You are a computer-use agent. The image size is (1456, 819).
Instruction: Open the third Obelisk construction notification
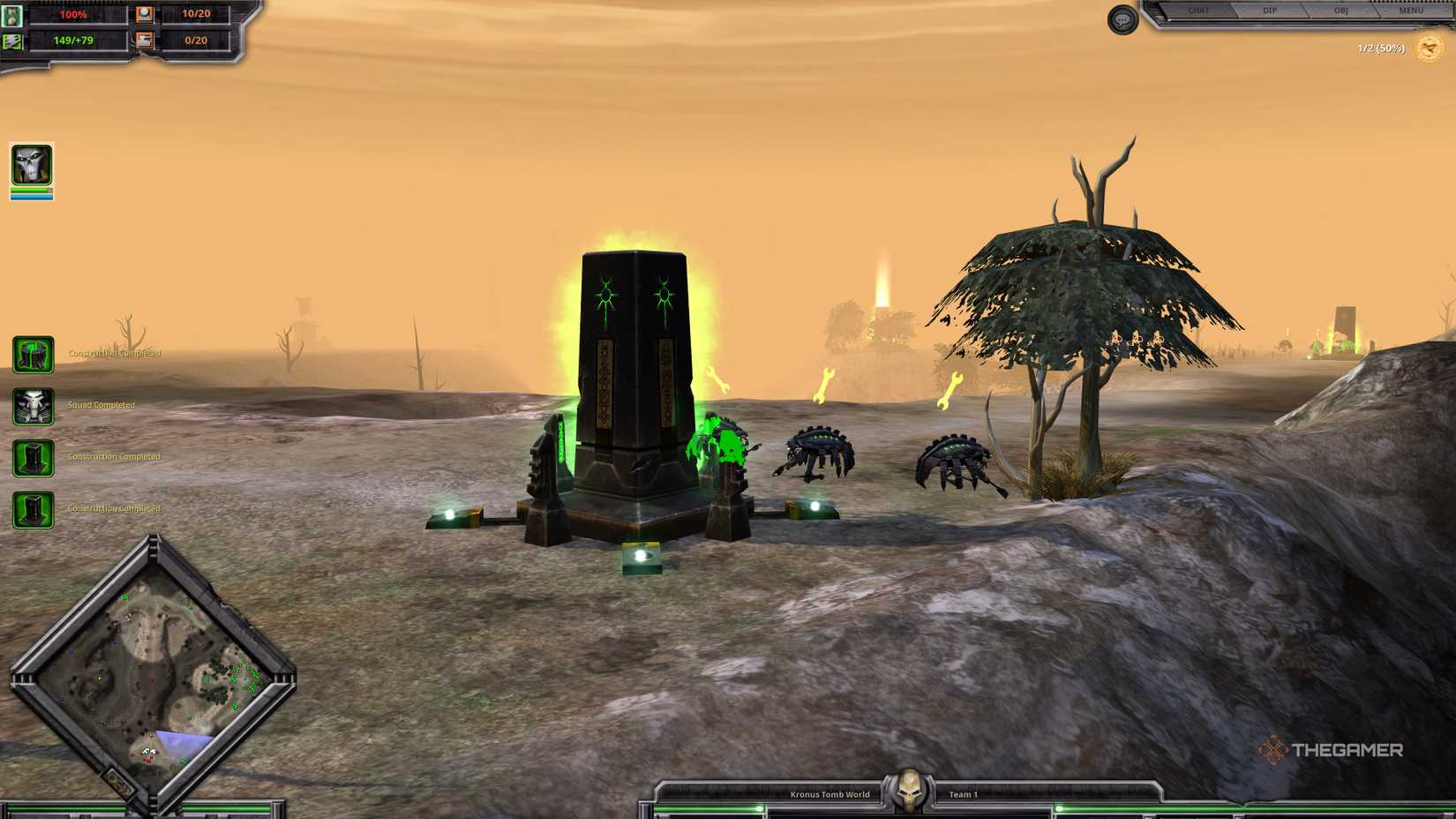click(x=33, y=457)
